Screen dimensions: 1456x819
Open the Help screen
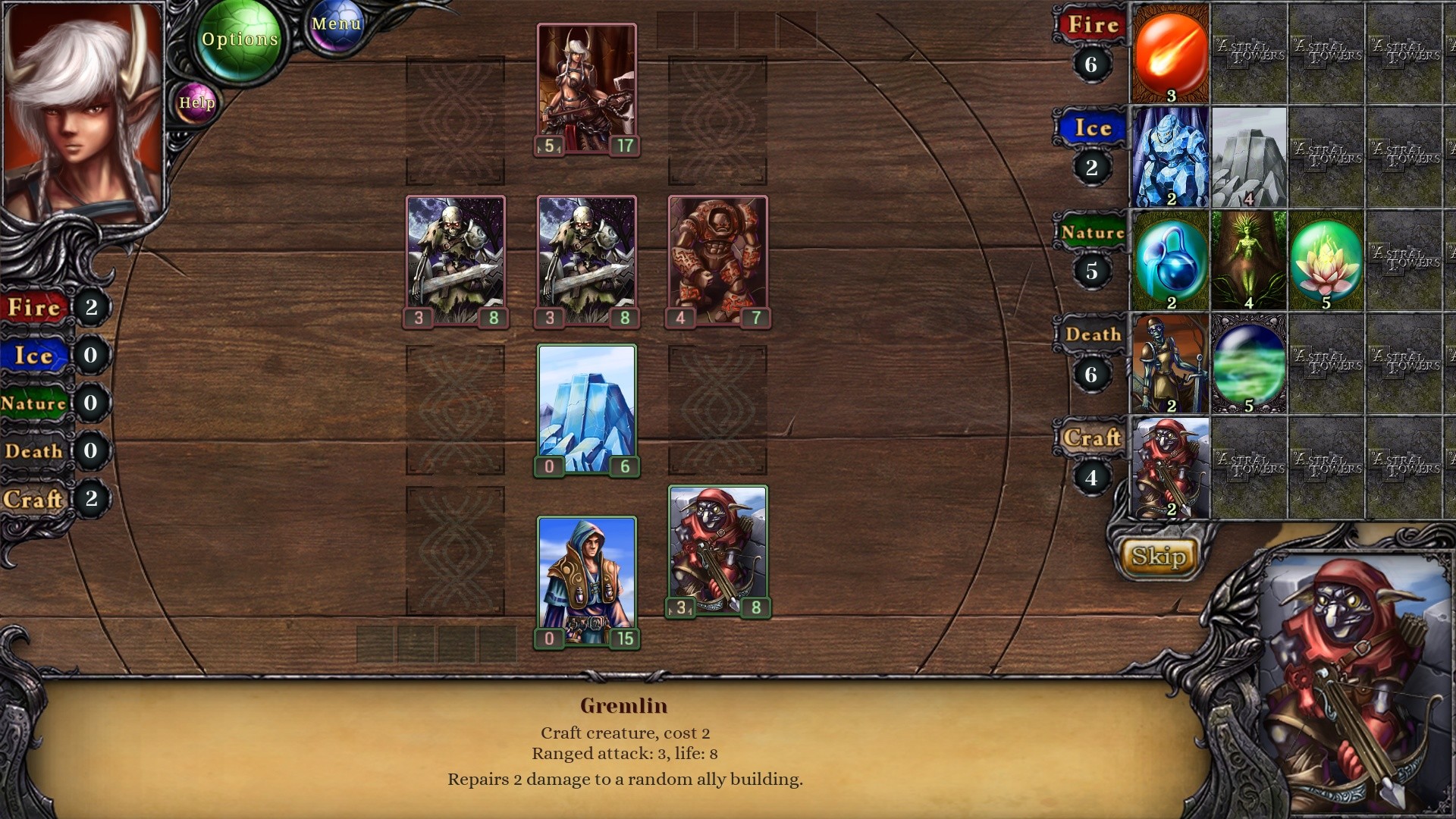(196, 102)
